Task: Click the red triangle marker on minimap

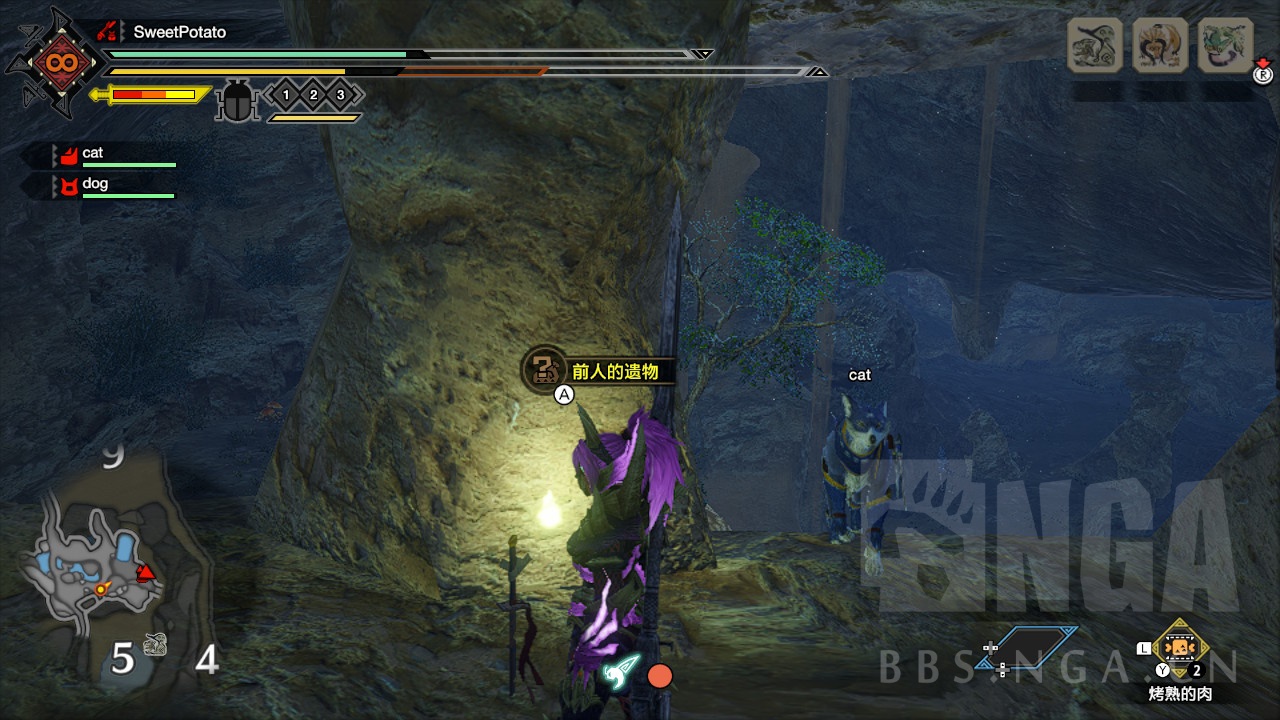Action: tap(146, 573)
